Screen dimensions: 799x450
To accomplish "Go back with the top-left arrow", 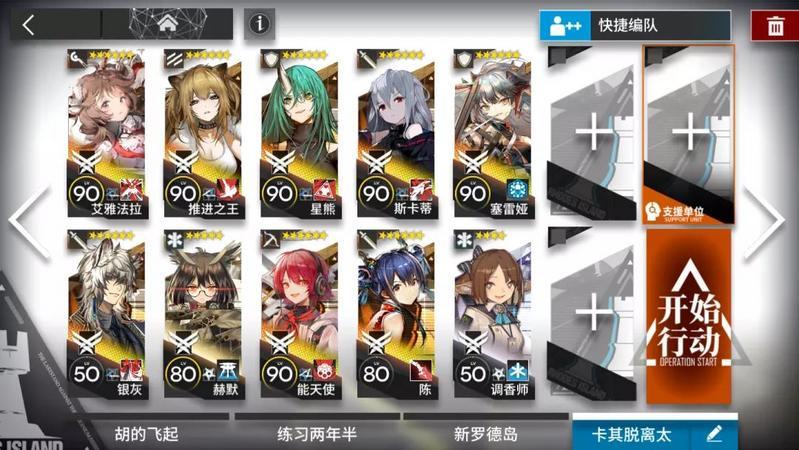I will pyautogui.click(x=28, y=25).
